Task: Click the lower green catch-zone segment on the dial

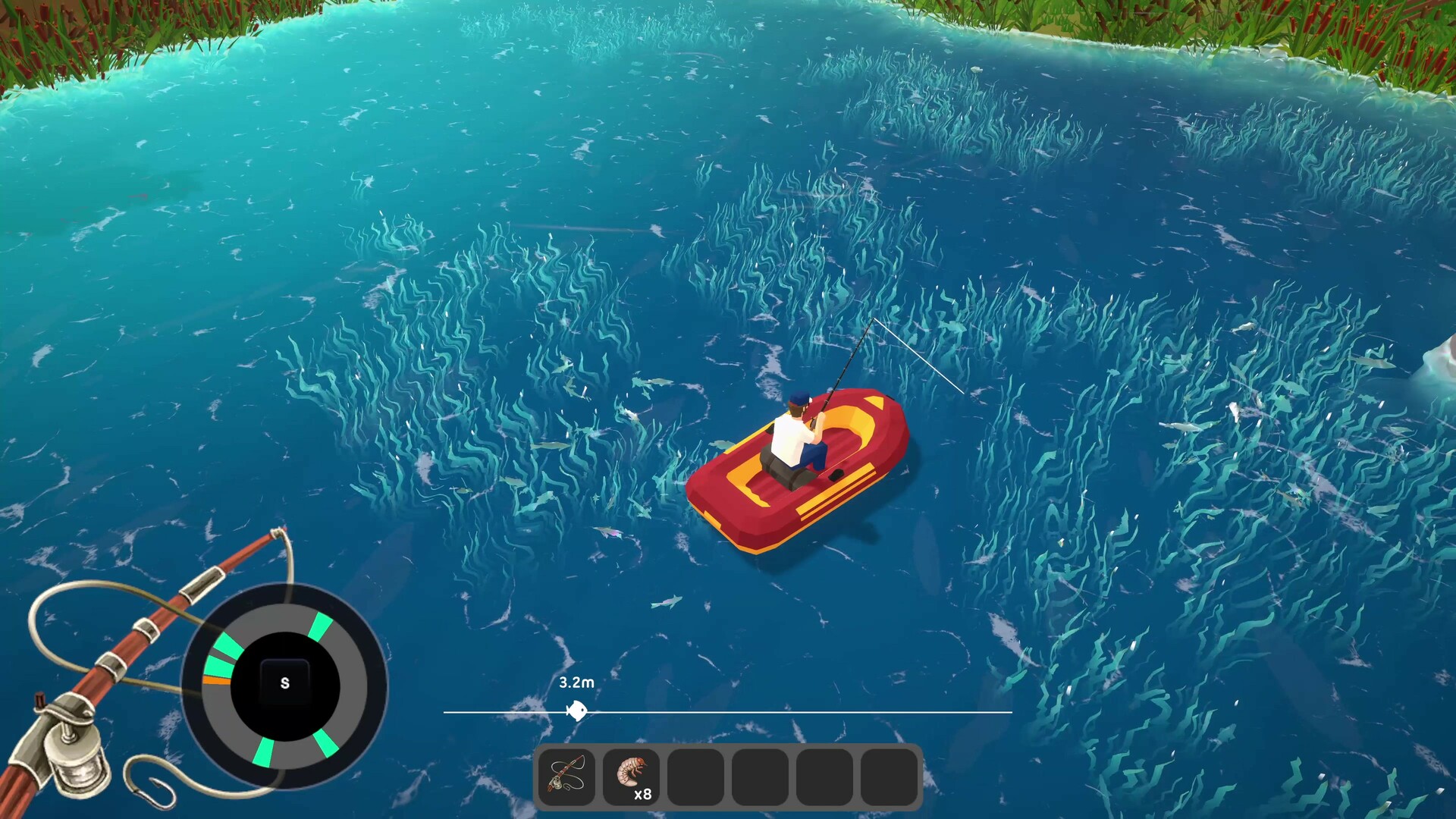Action: (265, 751)
